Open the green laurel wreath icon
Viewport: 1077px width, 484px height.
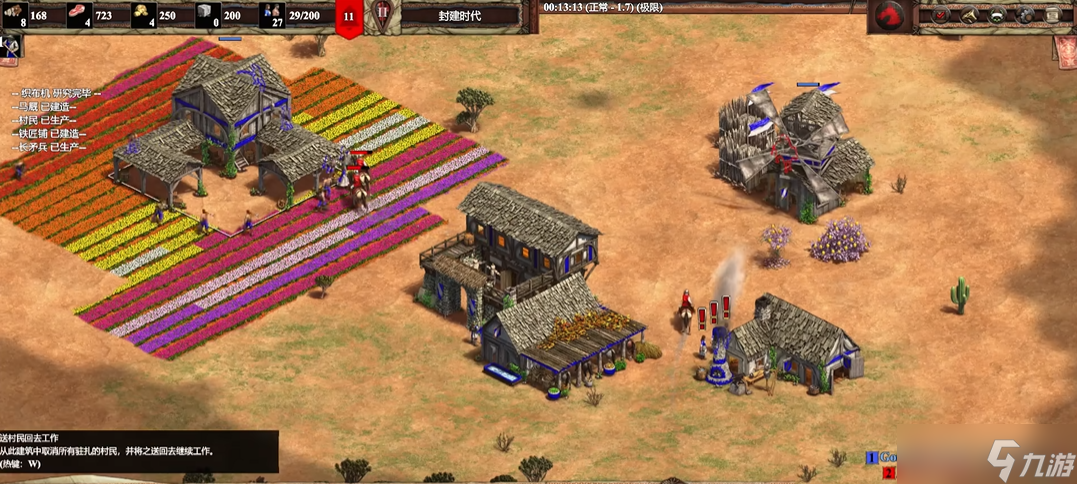click(997, 15)
